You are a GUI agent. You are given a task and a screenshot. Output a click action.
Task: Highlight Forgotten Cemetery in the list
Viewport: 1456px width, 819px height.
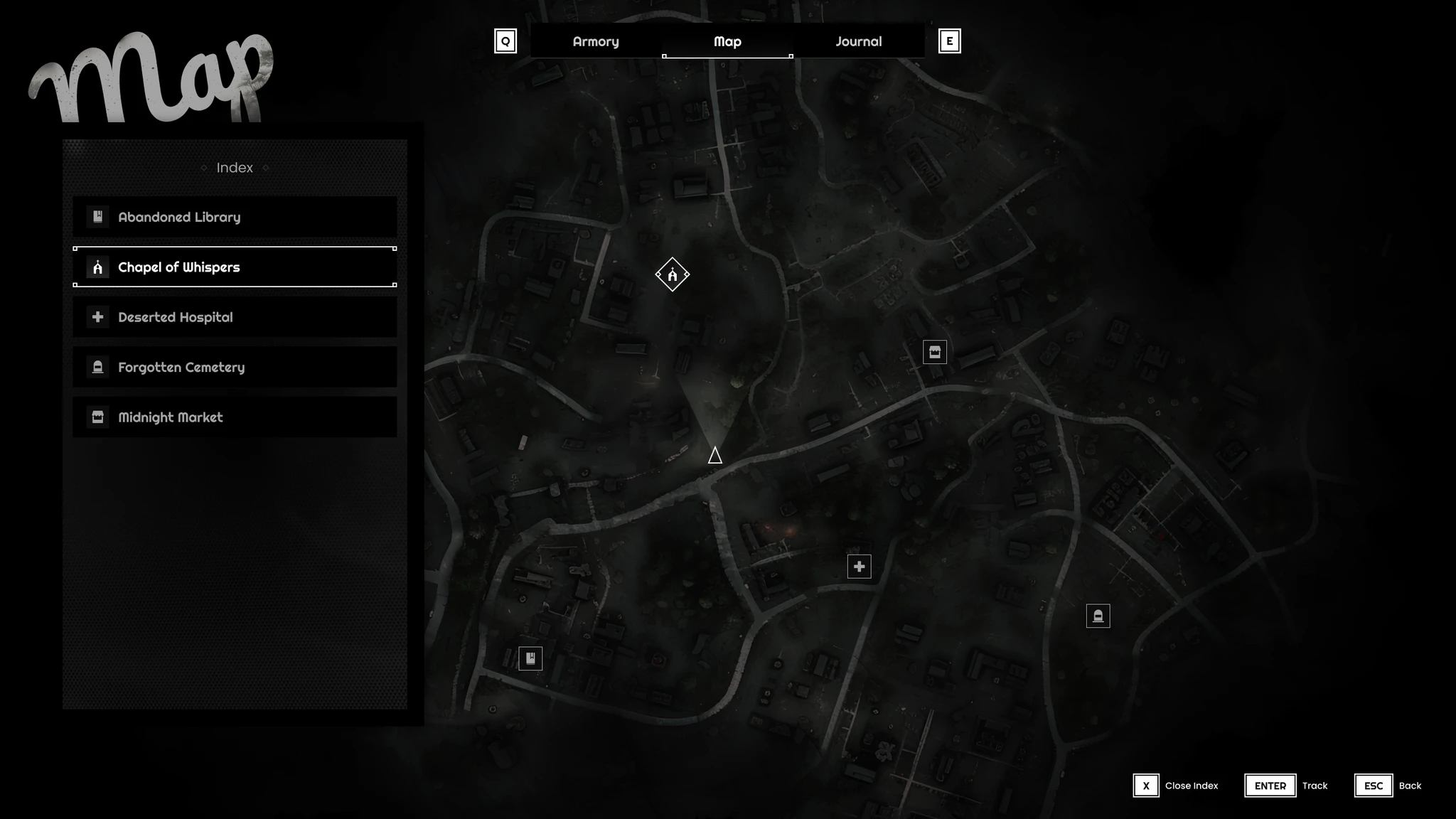pyautogui.click(x=235, y=367)
